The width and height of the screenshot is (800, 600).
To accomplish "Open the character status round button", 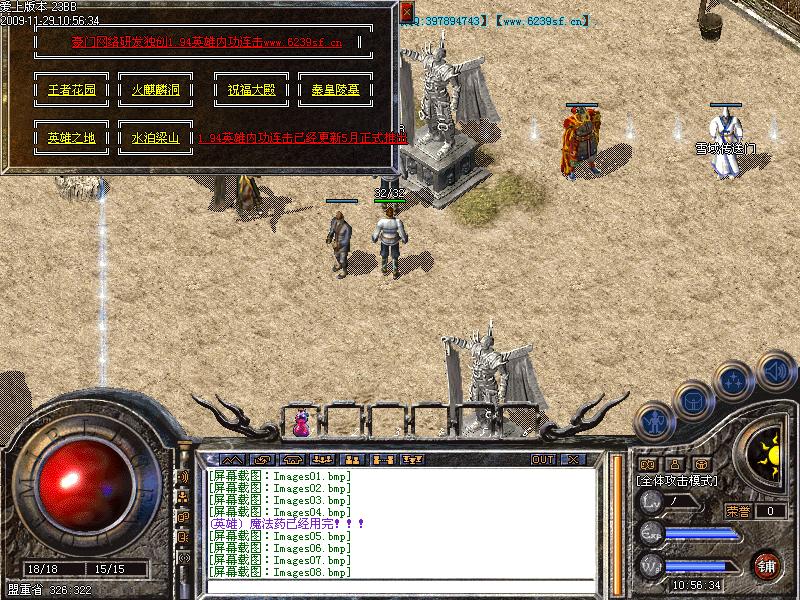I will pyautogui.click(x=656, y=424).
